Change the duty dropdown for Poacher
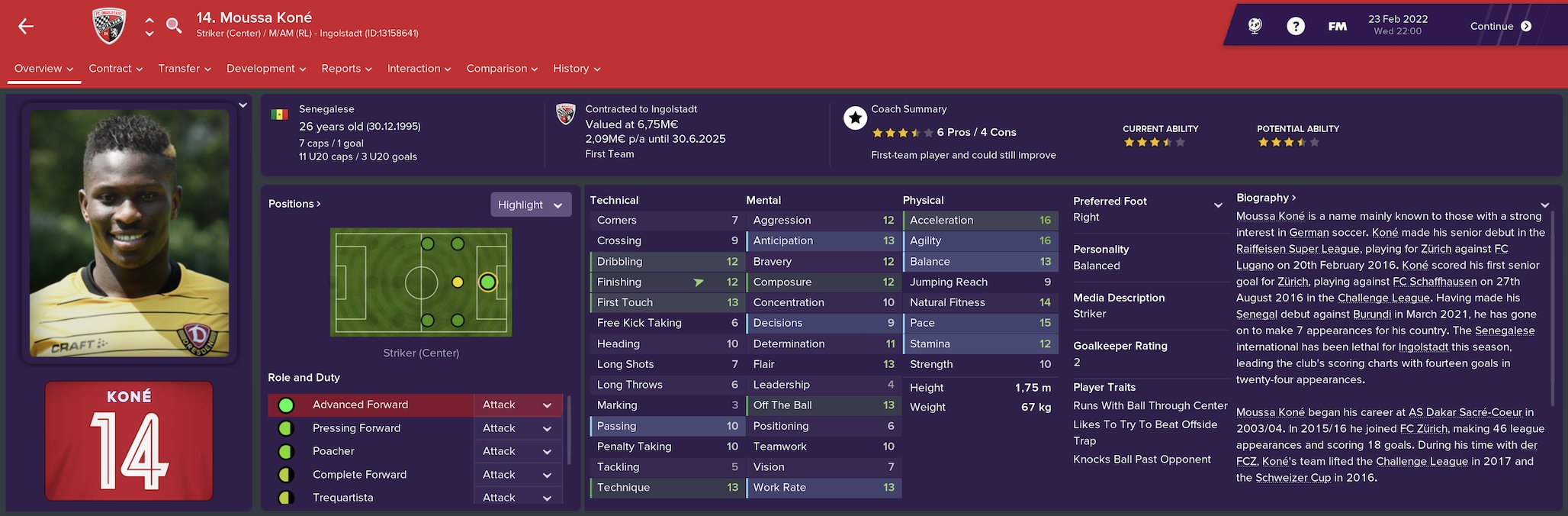1568x516 pixels. tap(517, 451)
